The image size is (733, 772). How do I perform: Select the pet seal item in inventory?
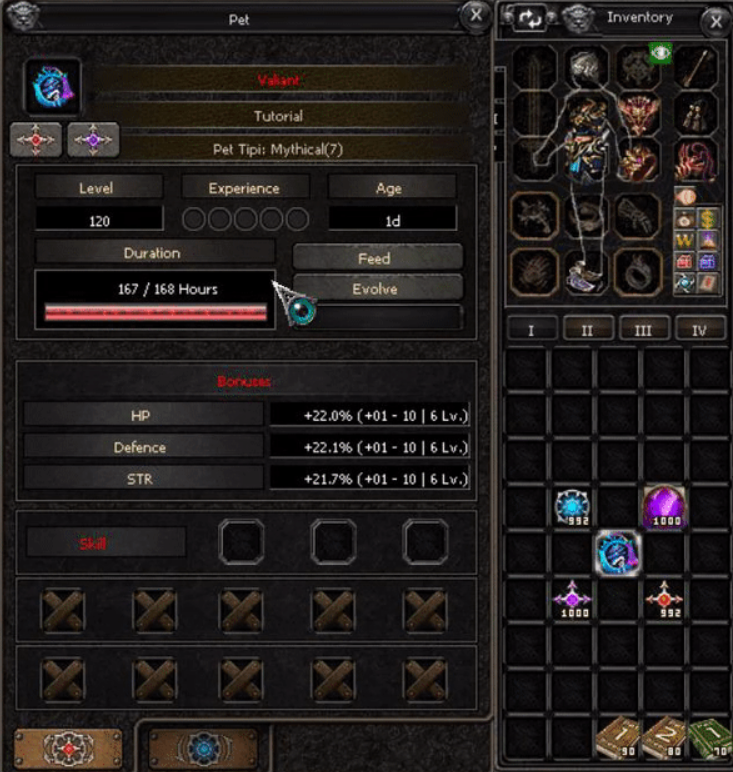pos(618,553)
